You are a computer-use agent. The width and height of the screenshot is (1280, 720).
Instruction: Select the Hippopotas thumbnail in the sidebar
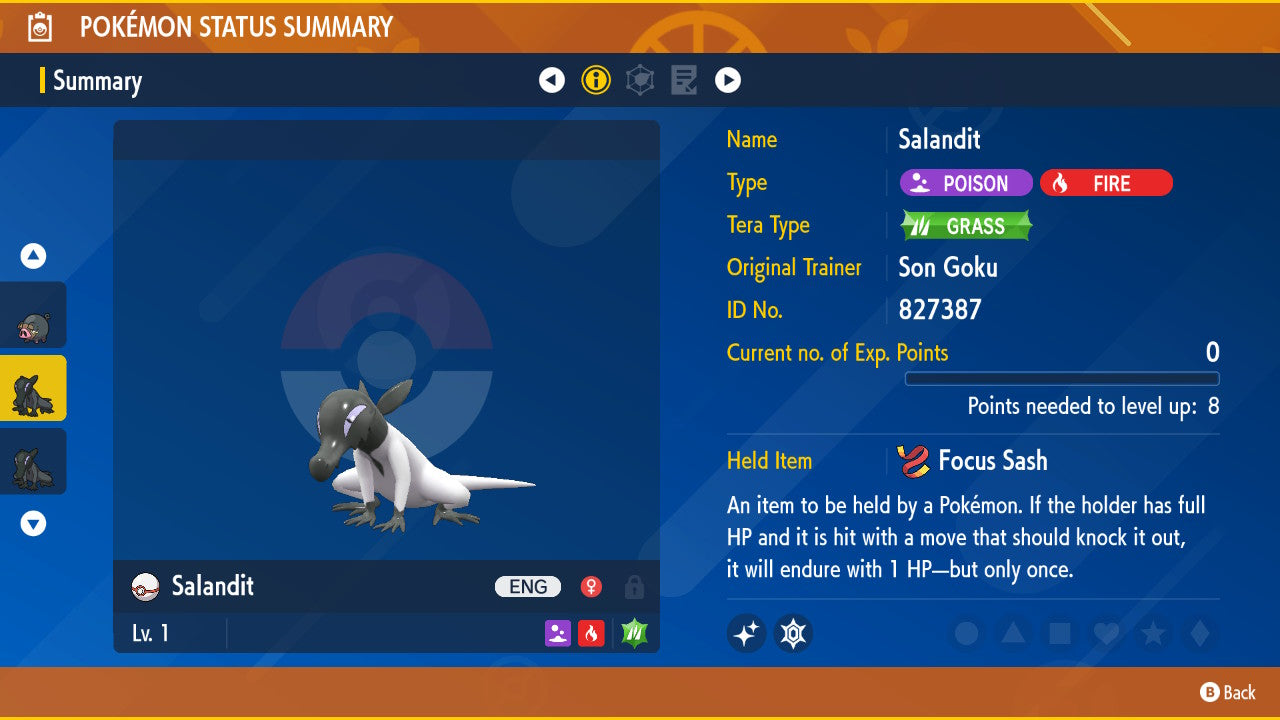[33, 315]
